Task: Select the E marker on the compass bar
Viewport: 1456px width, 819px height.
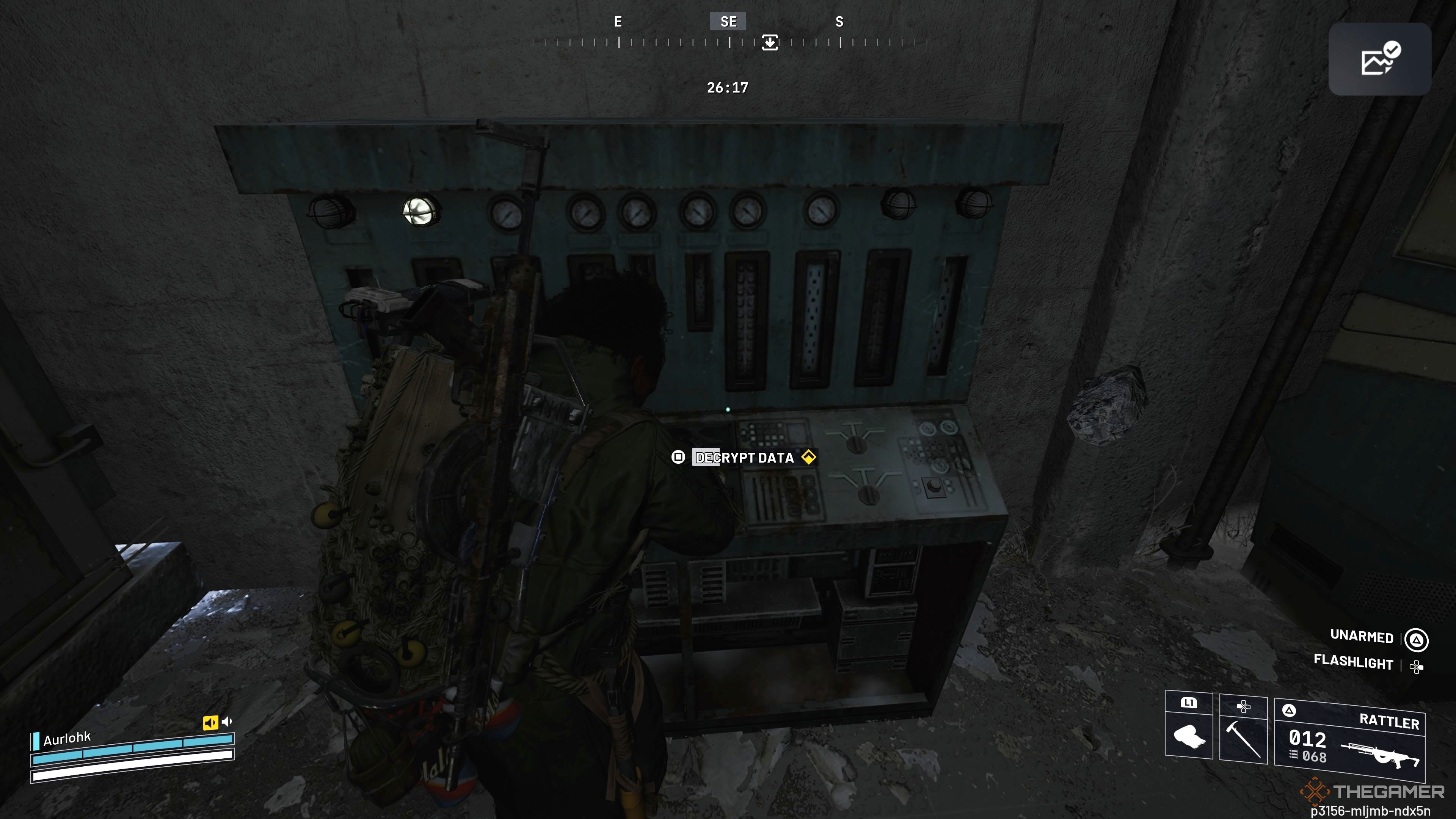Action: pos(618,22)
